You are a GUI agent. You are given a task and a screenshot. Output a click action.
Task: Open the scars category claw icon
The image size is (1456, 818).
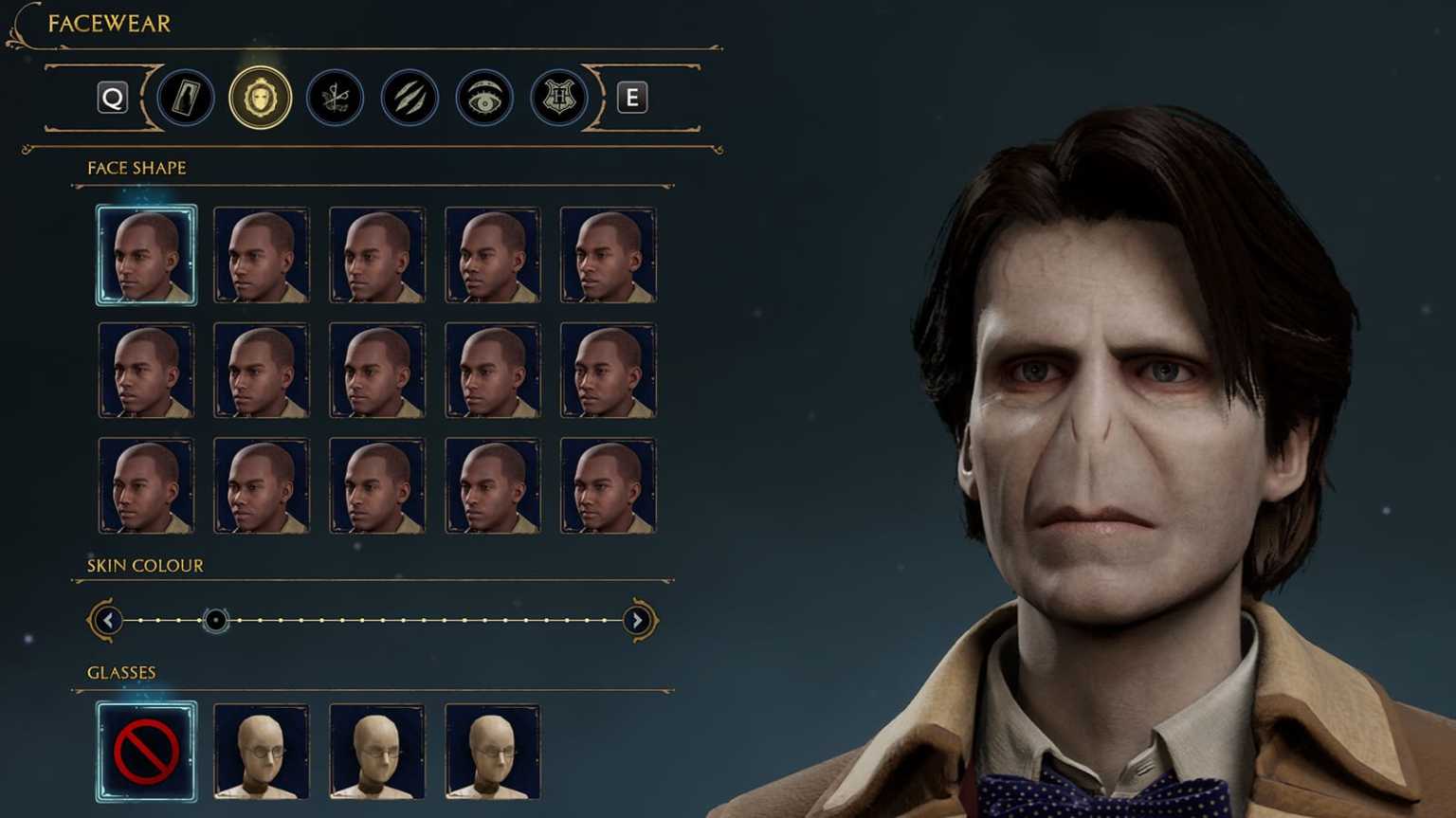click(409, 97)
